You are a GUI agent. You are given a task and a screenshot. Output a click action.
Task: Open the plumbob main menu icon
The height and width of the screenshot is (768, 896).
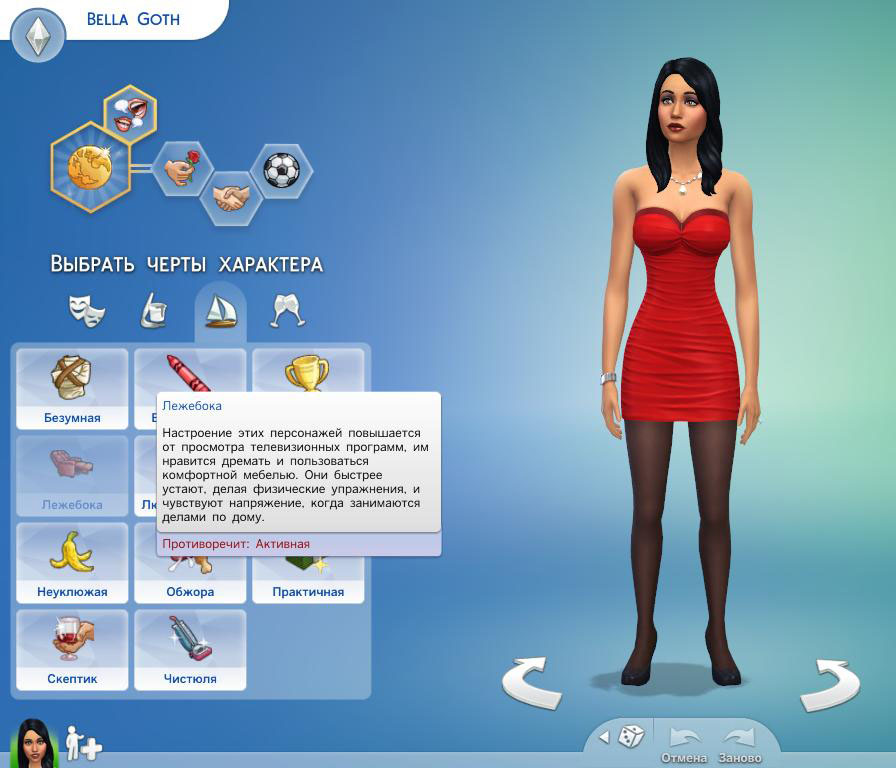click(x=38, y=37)
